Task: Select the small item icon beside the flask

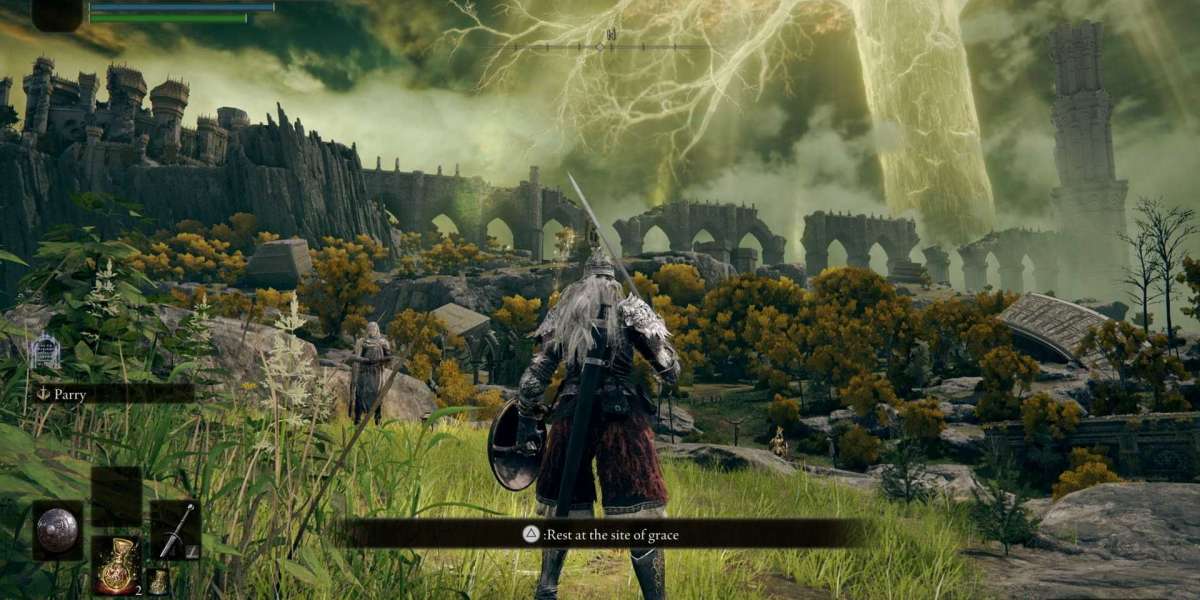Action: (157, 580)
